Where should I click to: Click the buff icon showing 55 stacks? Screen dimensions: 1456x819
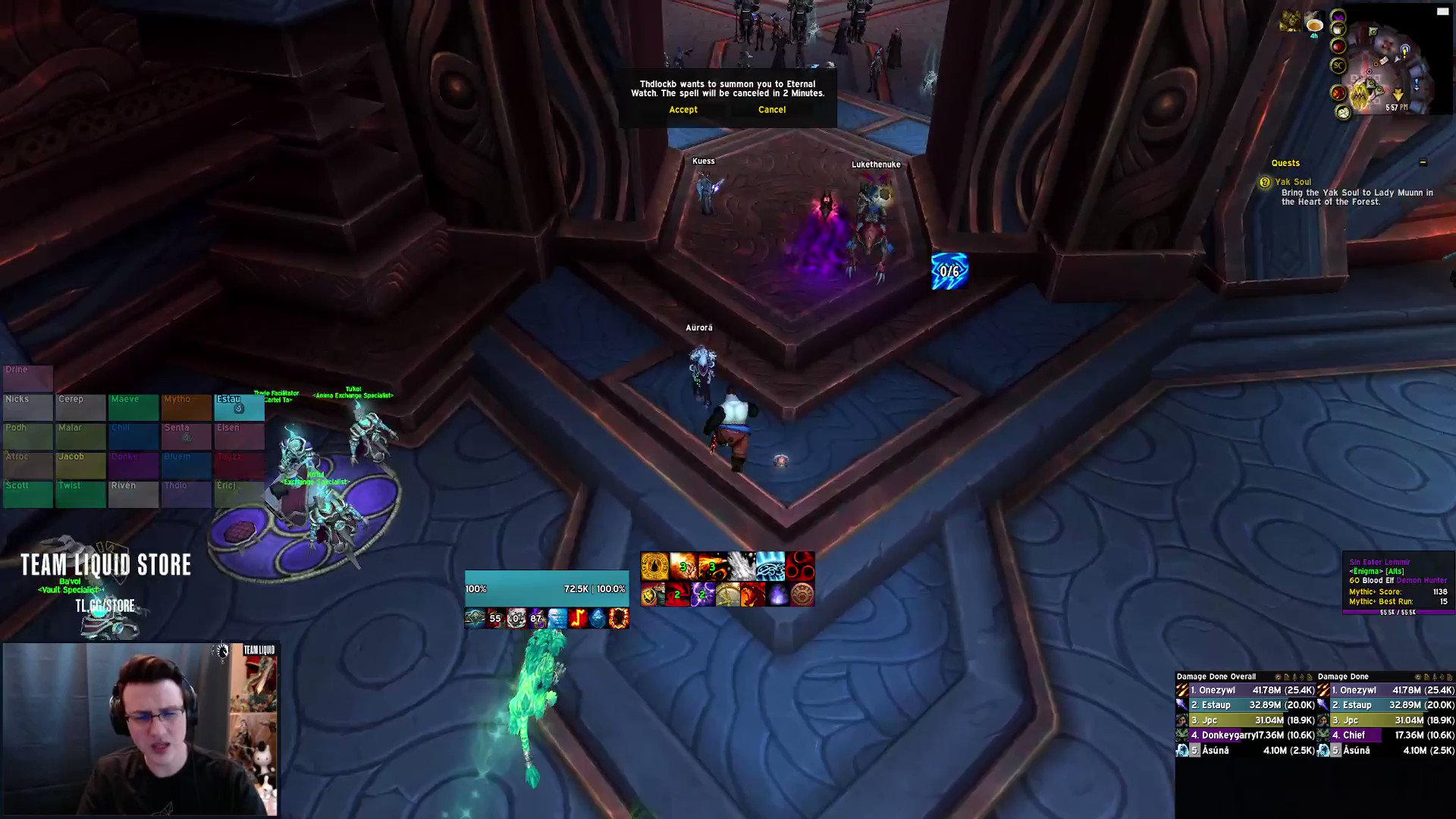click(495, 618)
